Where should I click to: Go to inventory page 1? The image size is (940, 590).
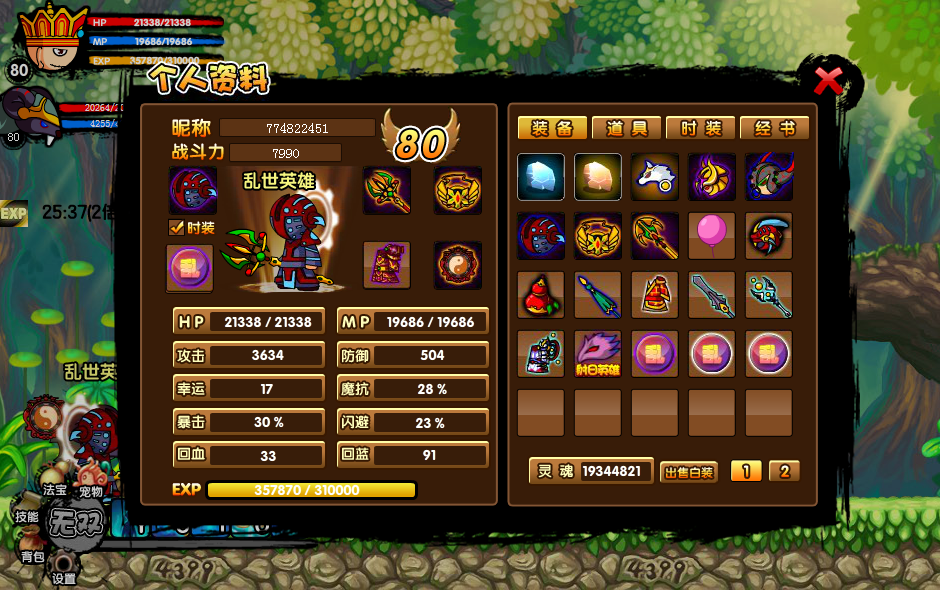point(746,471)
